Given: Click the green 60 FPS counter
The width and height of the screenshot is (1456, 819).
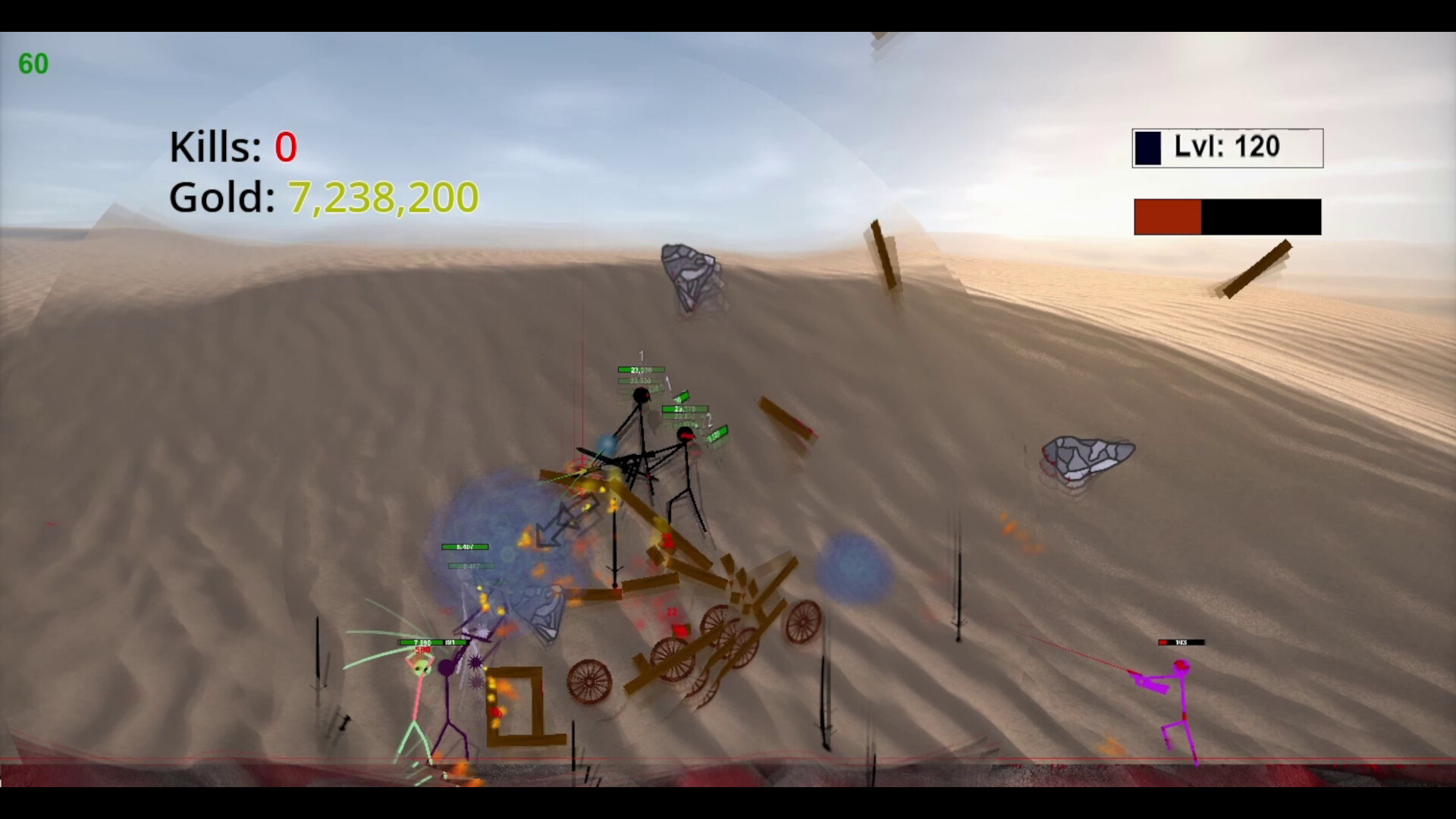Looking at the screenshot, I should [x=33, y=64].
